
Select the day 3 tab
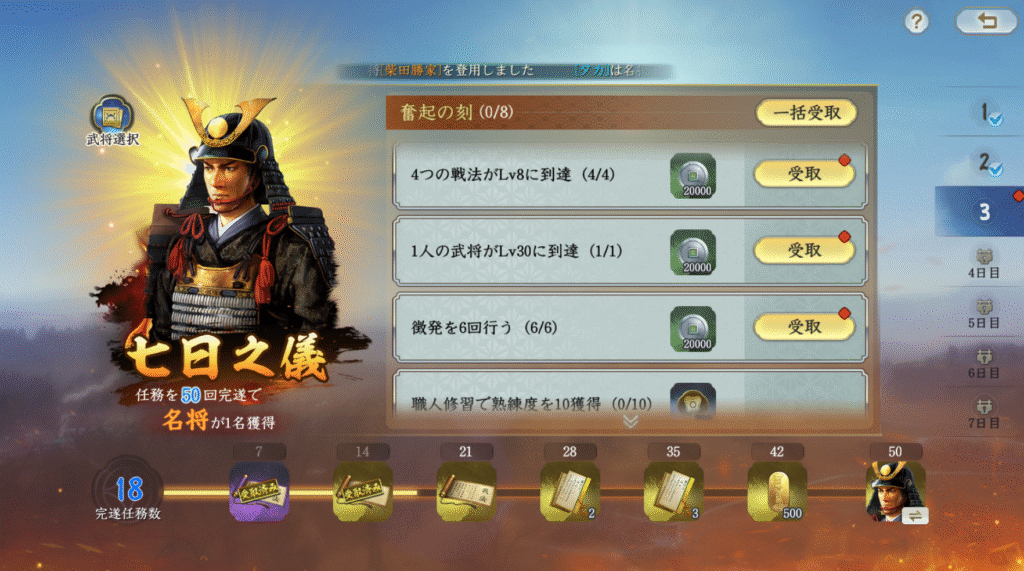984,211
